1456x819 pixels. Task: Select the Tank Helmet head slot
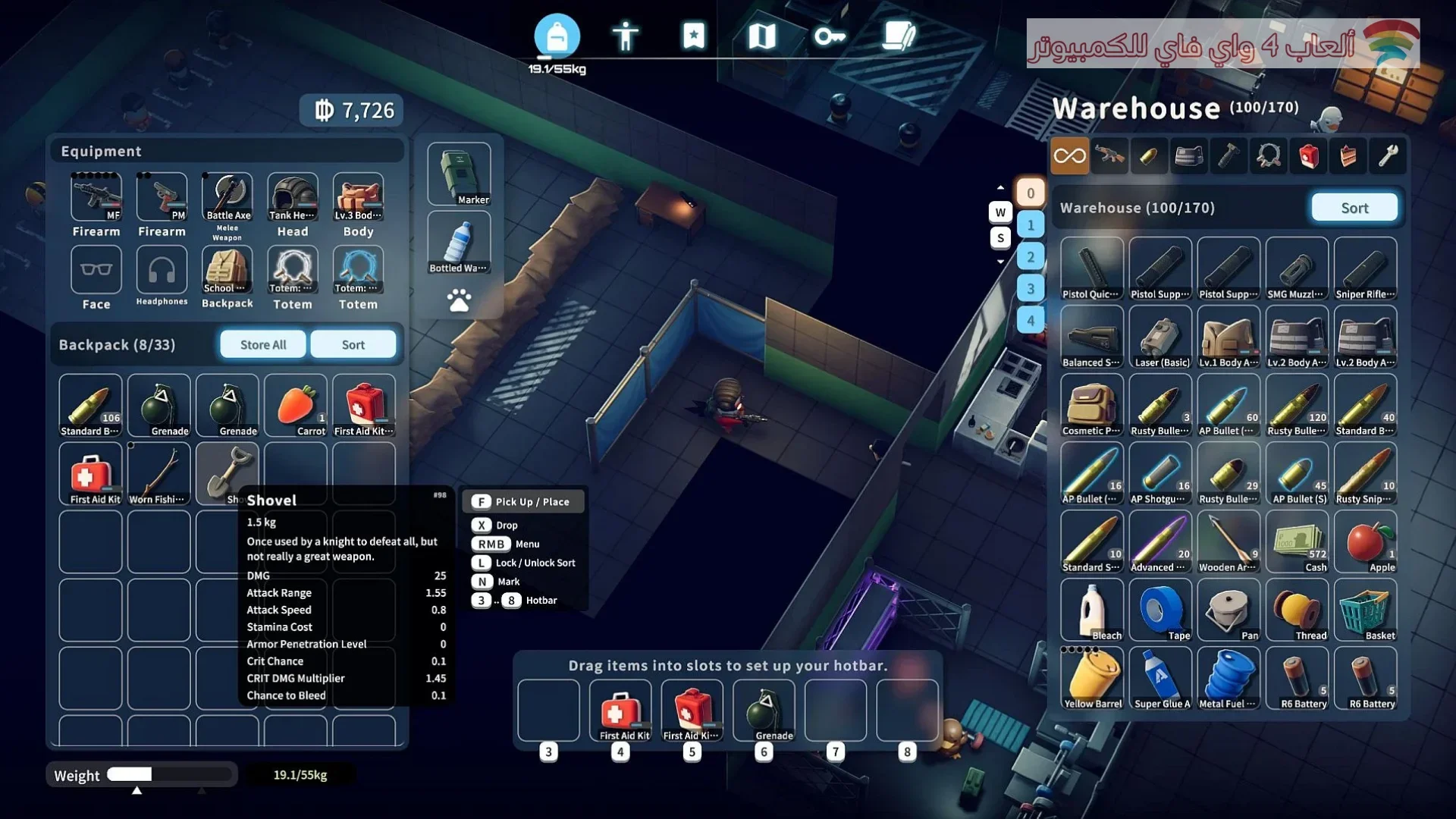(293, 199)
